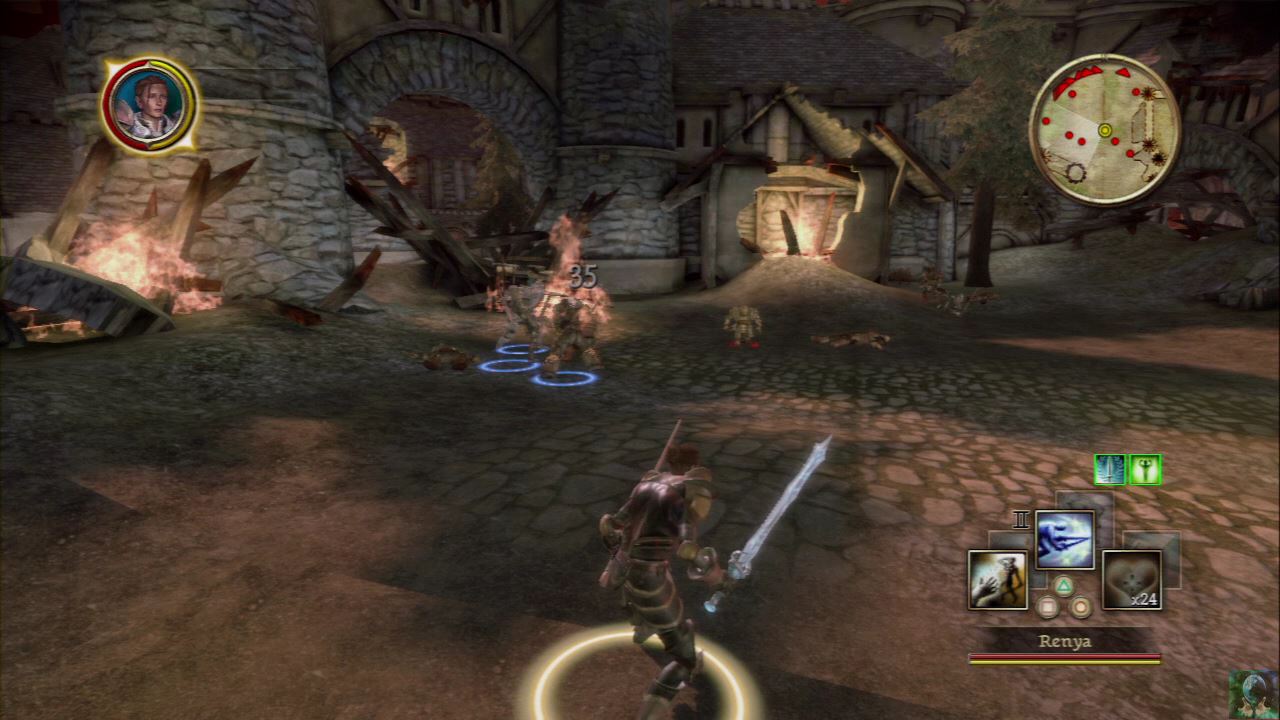This screenshot has height=720, width=1280.
Task: Select the Renya character name plate
Action: click(x=1064, y=641)
